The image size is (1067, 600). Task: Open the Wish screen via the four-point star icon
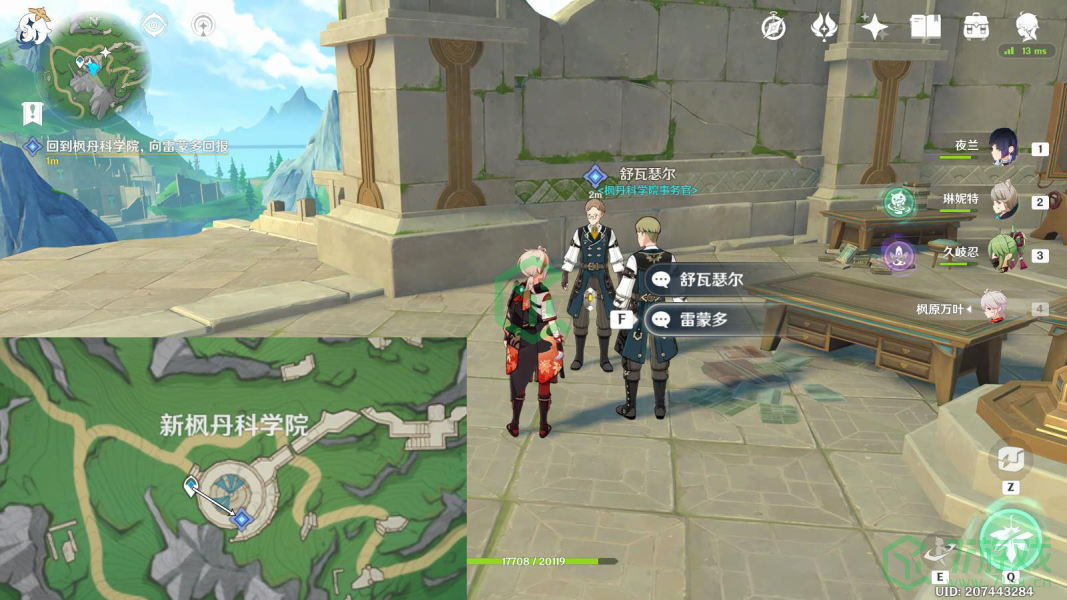pyautogui.click(x=874, y=27)
